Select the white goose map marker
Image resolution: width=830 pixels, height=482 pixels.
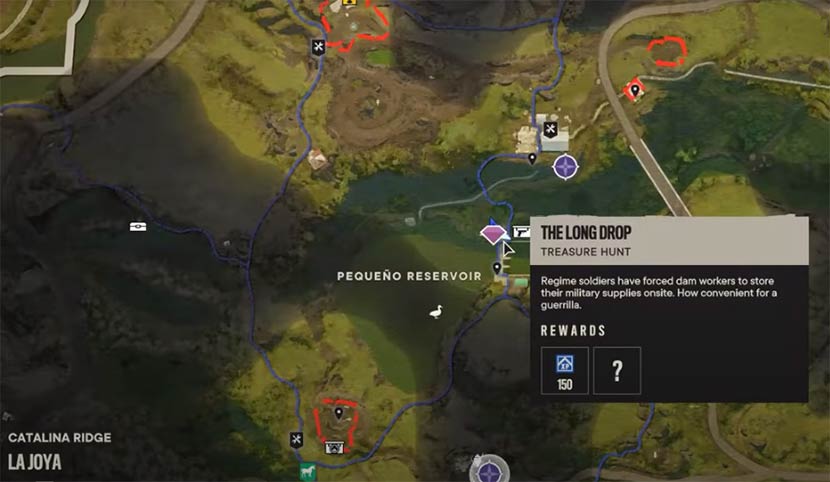pyautogui.click(x=435, y=313)
